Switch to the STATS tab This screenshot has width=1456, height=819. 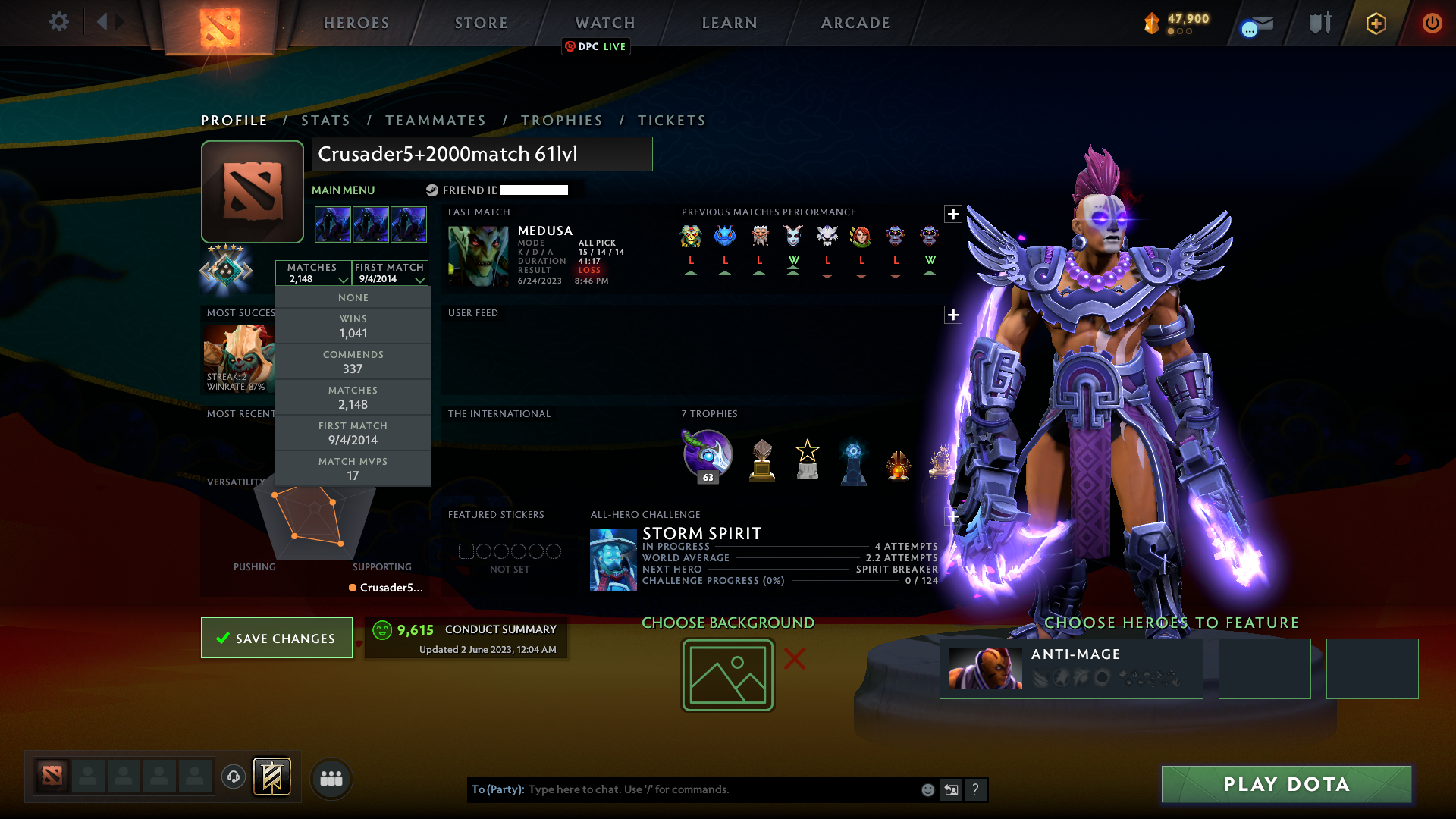coord(325,120)
